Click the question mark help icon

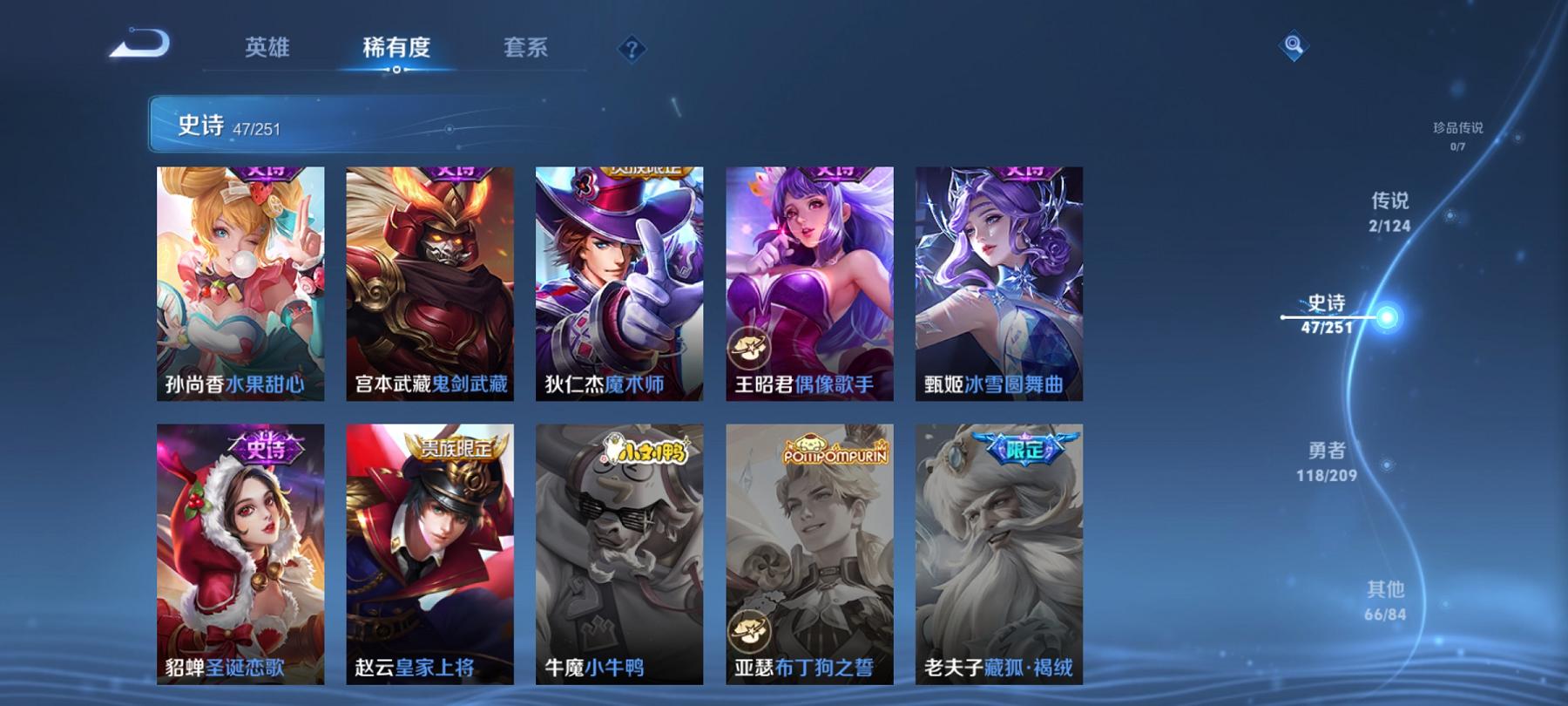(x=630, y=48)
